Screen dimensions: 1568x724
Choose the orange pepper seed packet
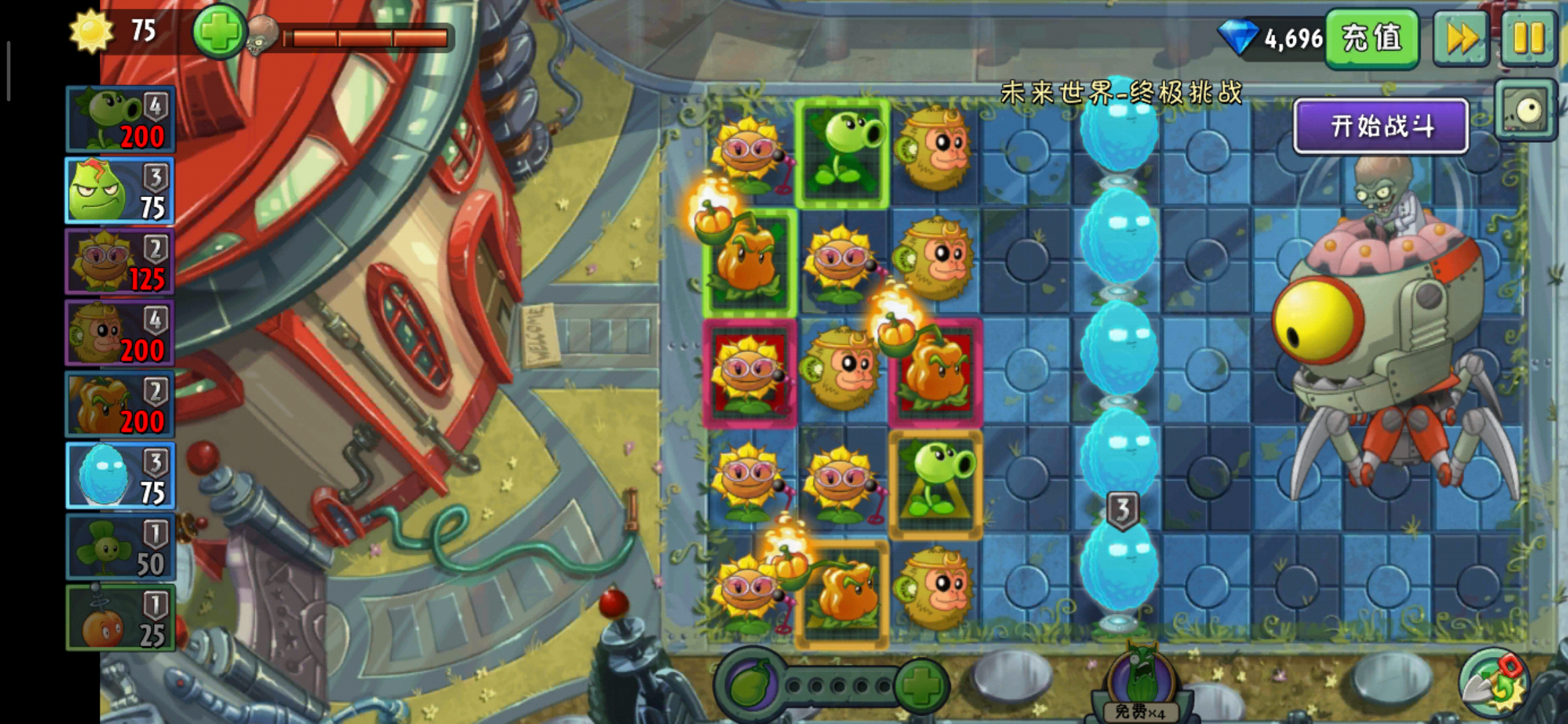point(121,404)
